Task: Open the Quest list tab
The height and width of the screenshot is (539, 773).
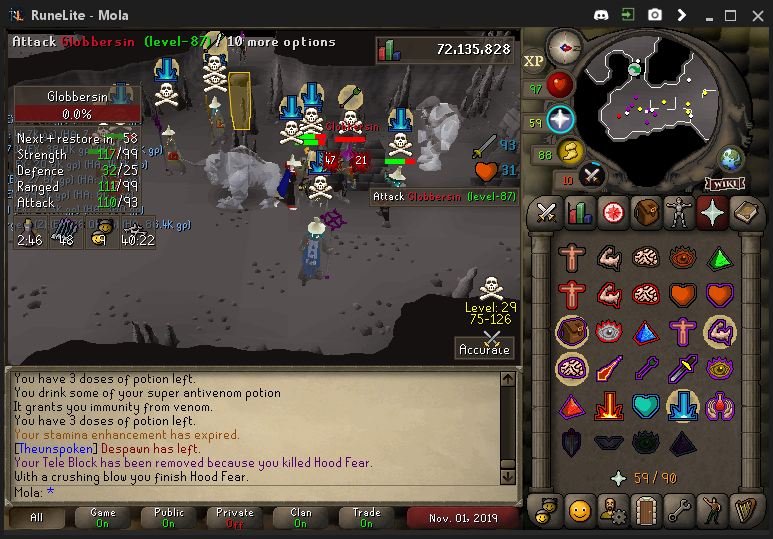Action: tap(612, 212)
